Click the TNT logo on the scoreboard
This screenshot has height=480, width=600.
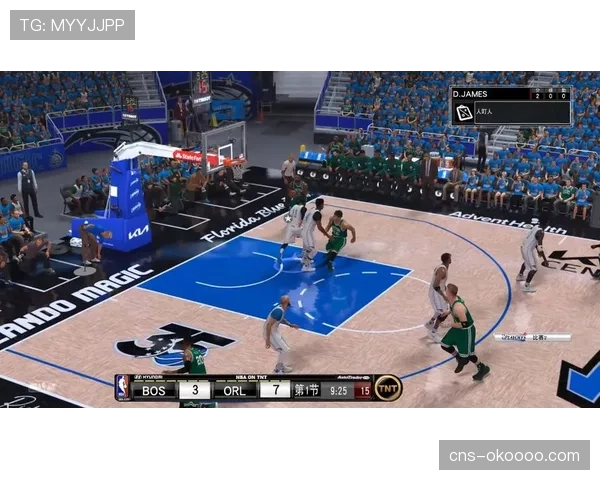tap(388, 389)
